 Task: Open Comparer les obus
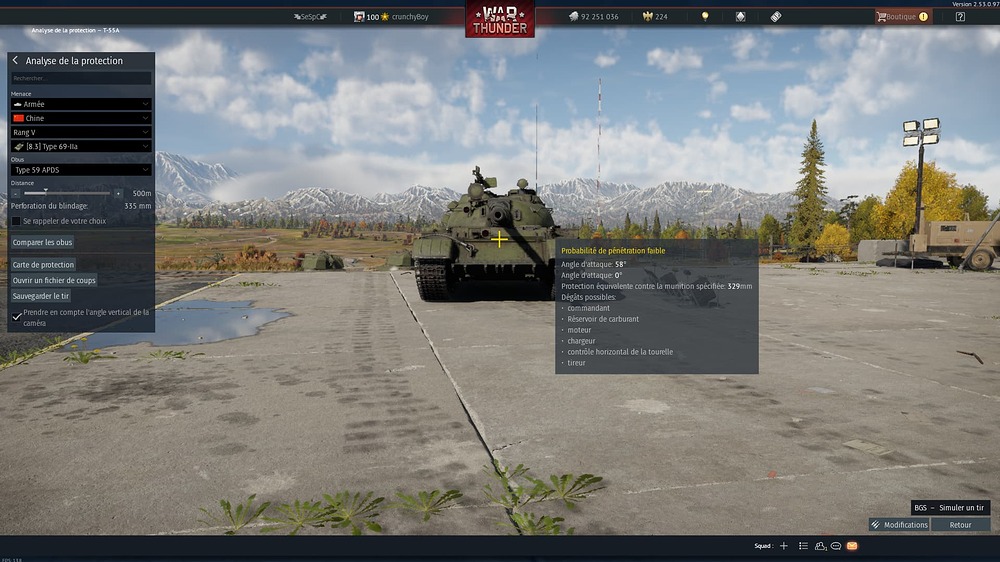click(42, 242)
